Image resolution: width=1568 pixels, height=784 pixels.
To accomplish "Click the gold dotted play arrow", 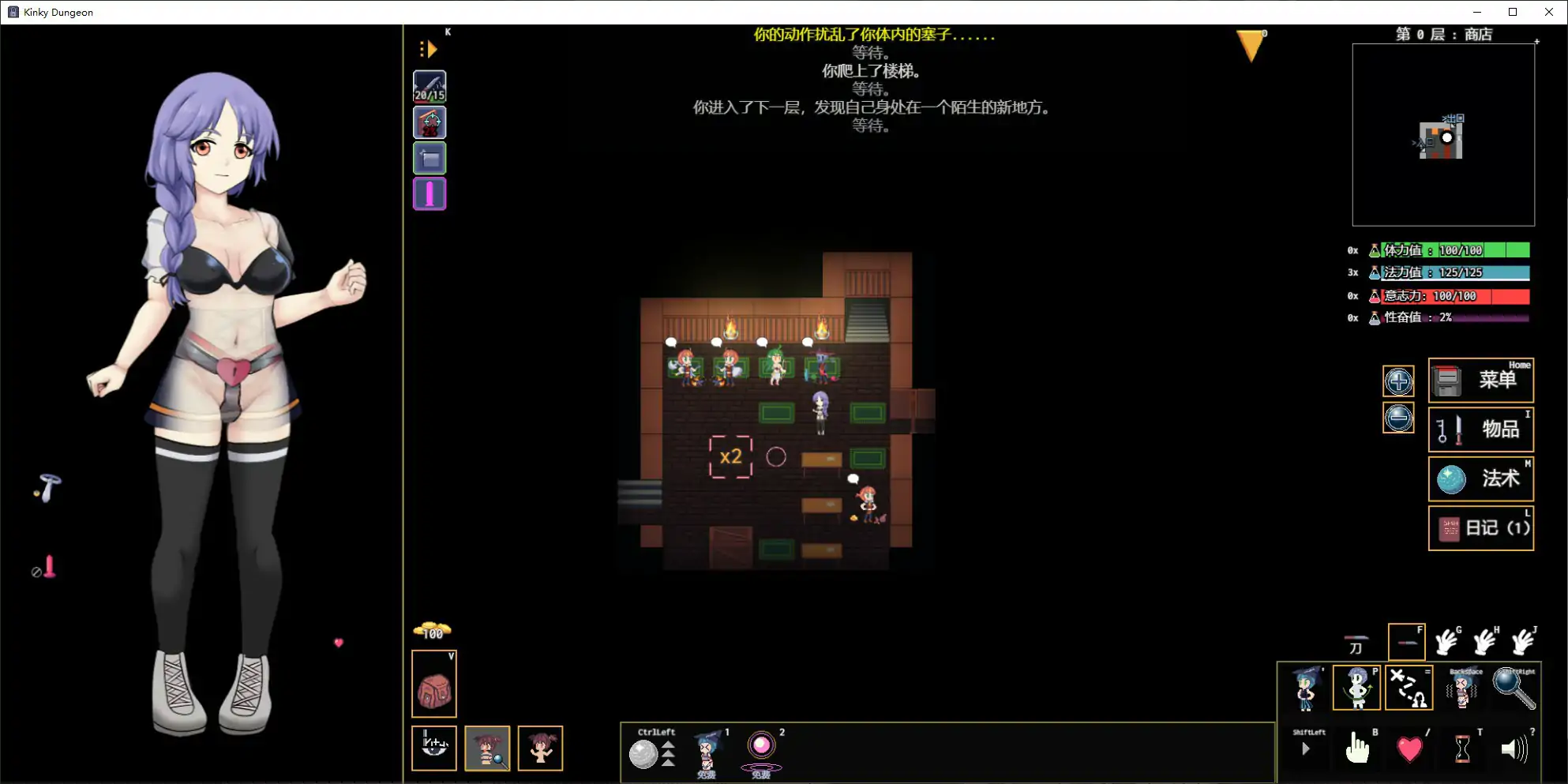I will pyautogui.click(x=429, y=50).
